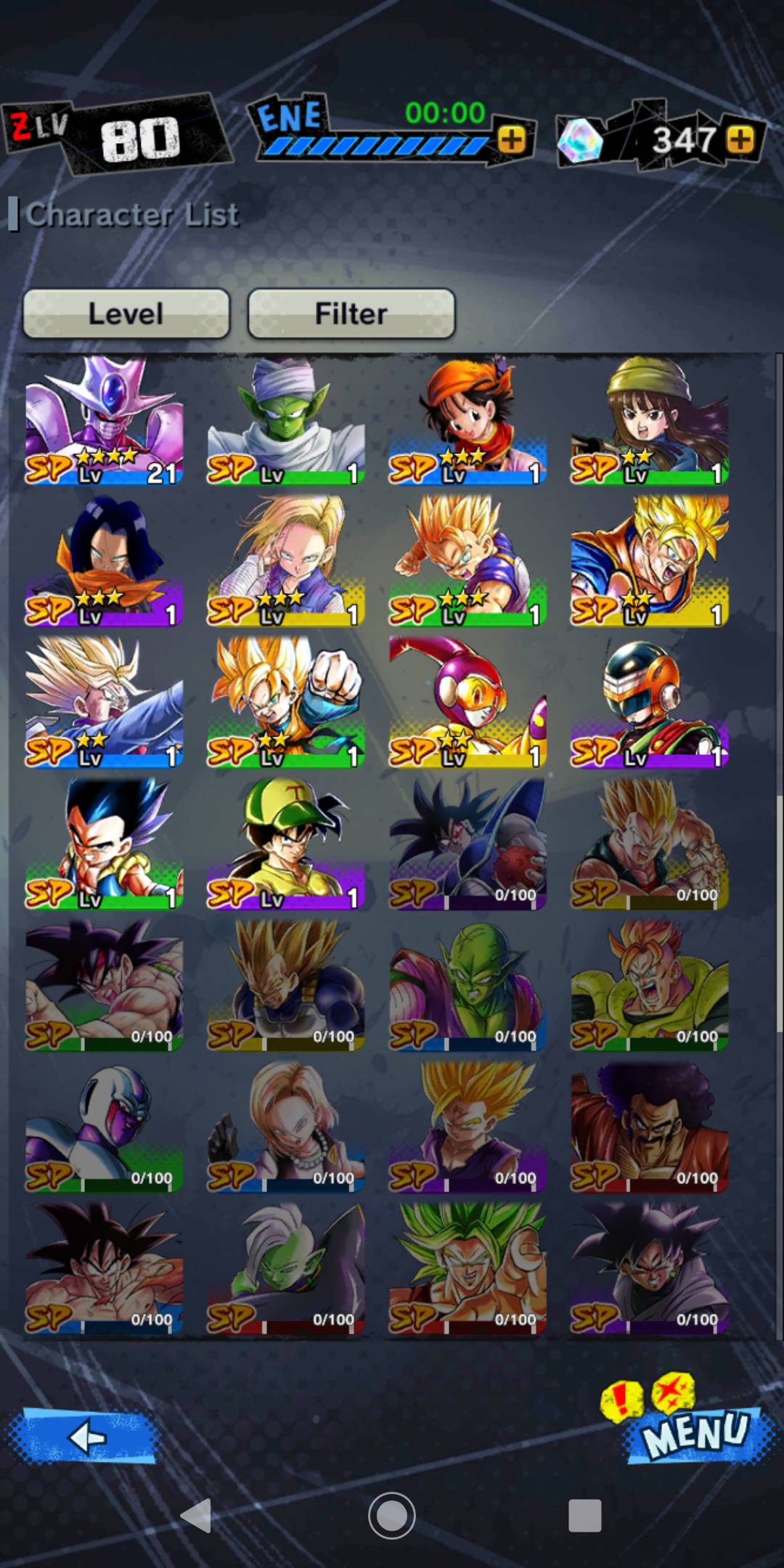Screen dimensions: 784x1568
Task: Open the Level sort button
Action: 126,314
